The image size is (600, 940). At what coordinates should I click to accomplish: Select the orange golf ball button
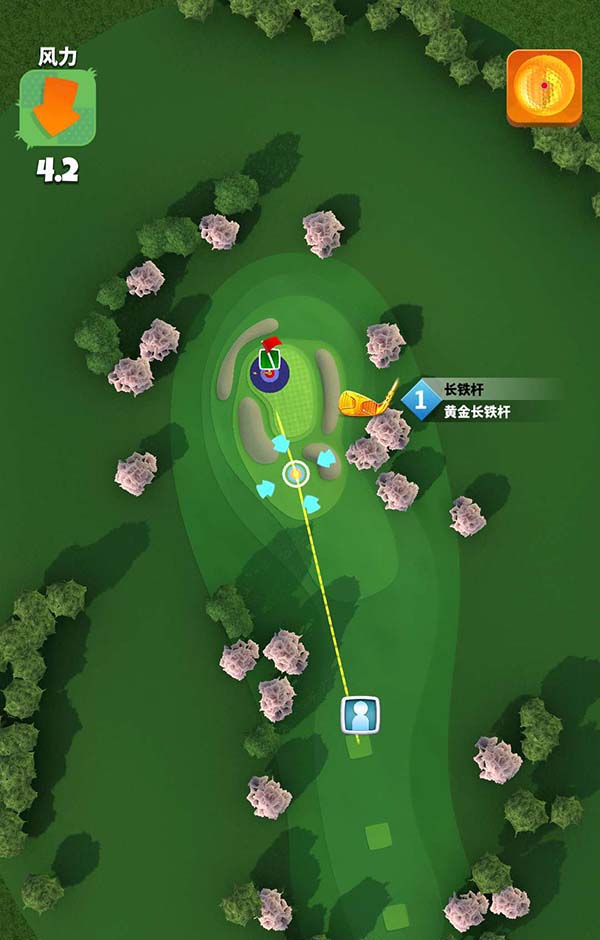(544, 87)
